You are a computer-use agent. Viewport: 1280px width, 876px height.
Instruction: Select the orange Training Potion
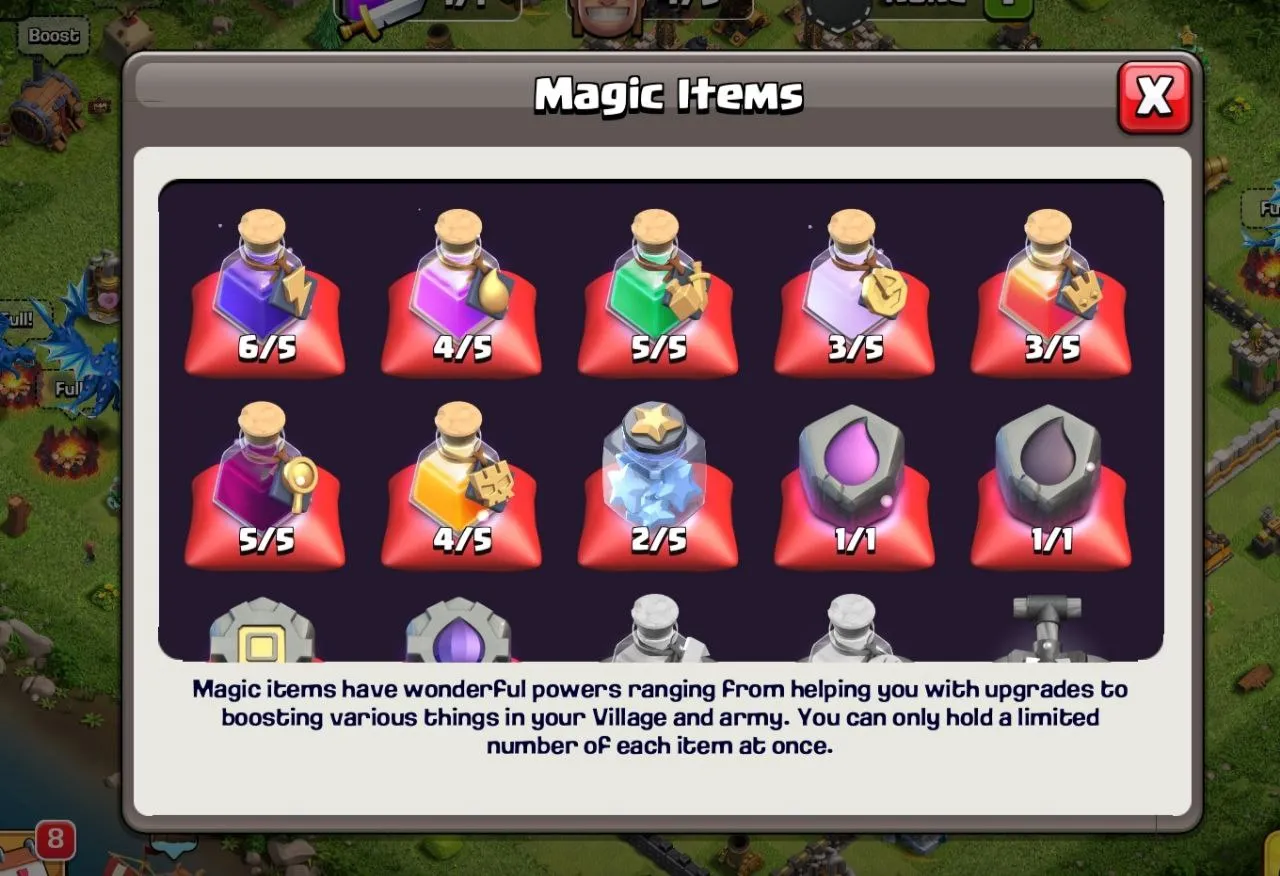click(x=461, y=480)
